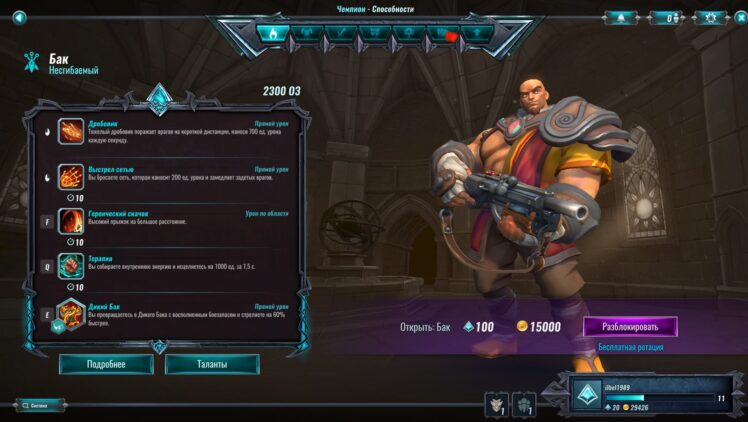Switch to the highlighted flame abilities tab
The height and width of the screenshot is (422, 748).
click(x=271, y=33)
